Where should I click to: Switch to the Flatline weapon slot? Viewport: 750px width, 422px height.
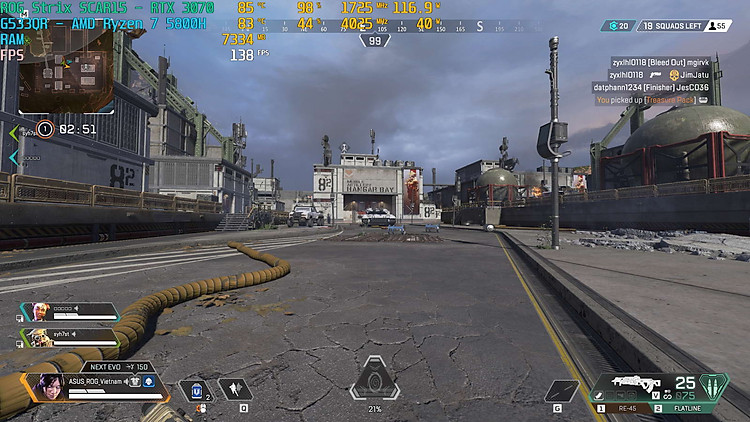693,408
